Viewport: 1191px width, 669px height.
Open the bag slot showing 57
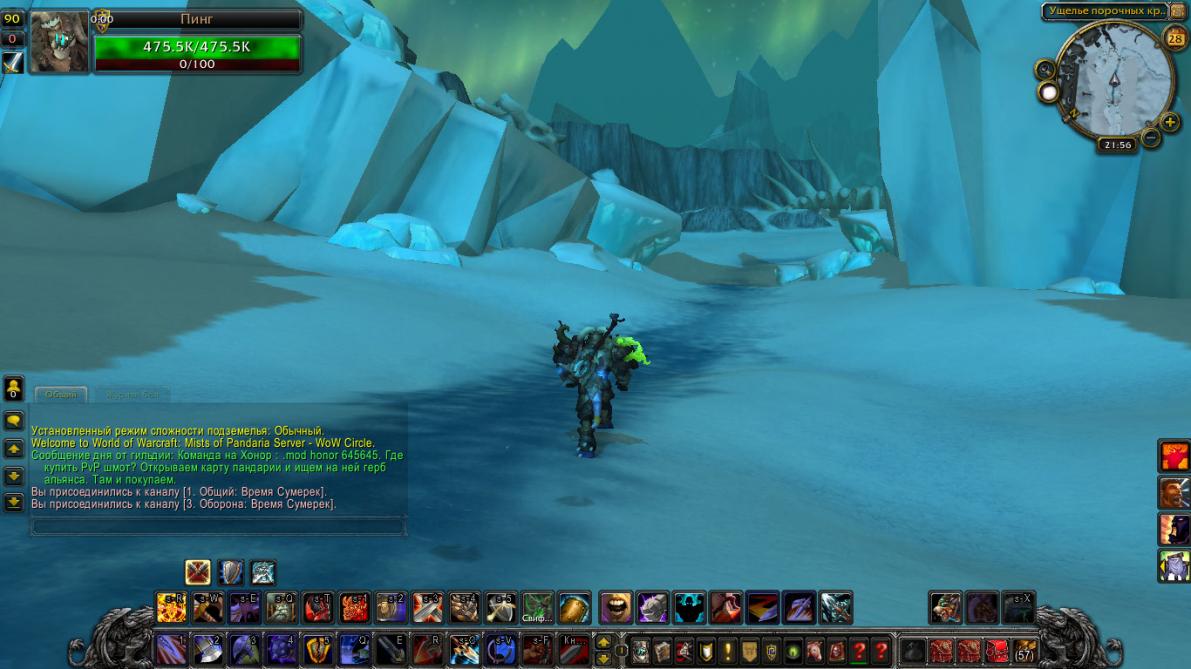[1024, 650]
